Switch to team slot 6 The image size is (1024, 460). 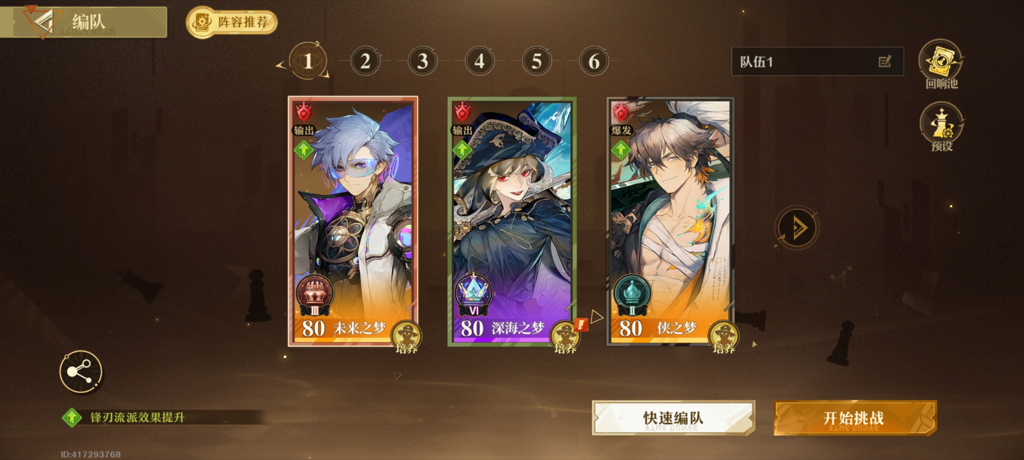[x=593, y=62]
